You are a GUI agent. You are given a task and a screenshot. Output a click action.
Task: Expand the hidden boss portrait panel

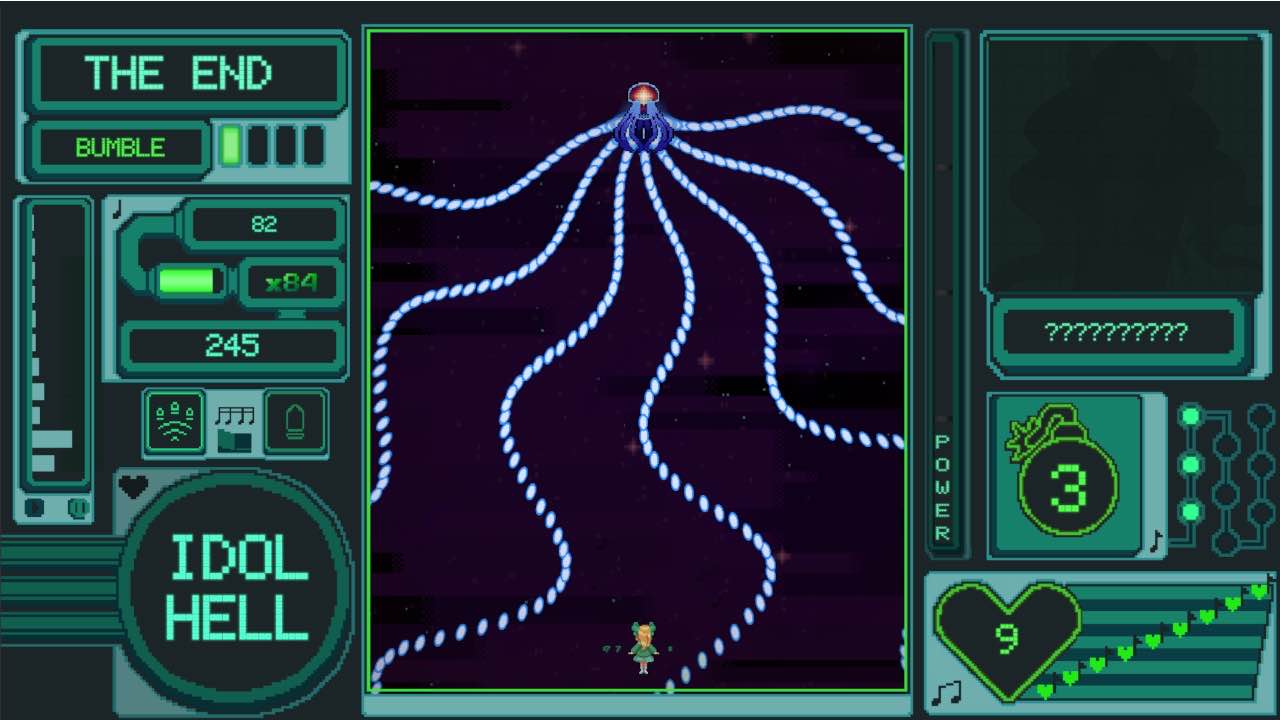pos(1122,165)
